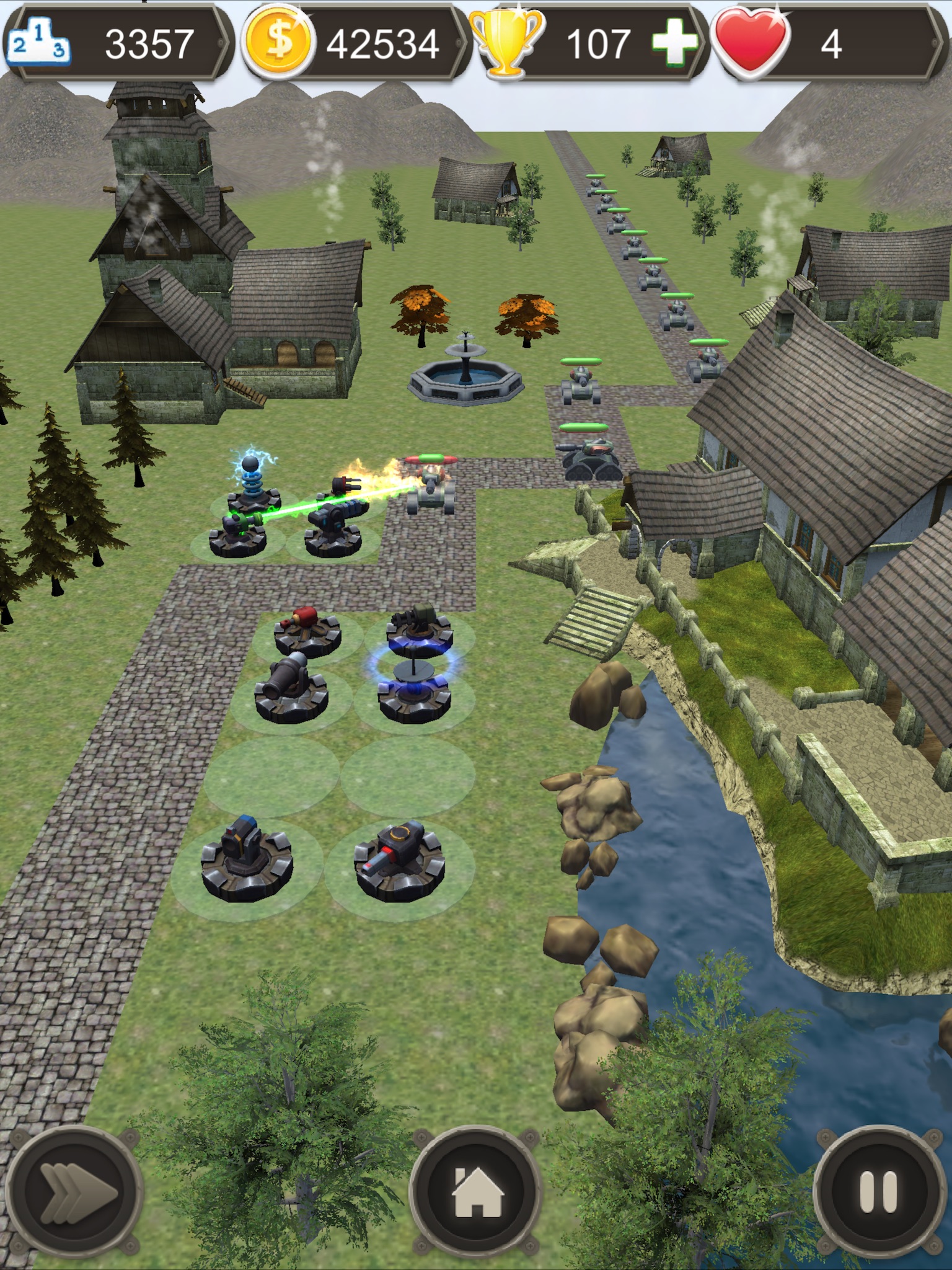This screenshot has height=1270, width=952.
Task: Return to the home menu
Action: (x=476, y=1192)
